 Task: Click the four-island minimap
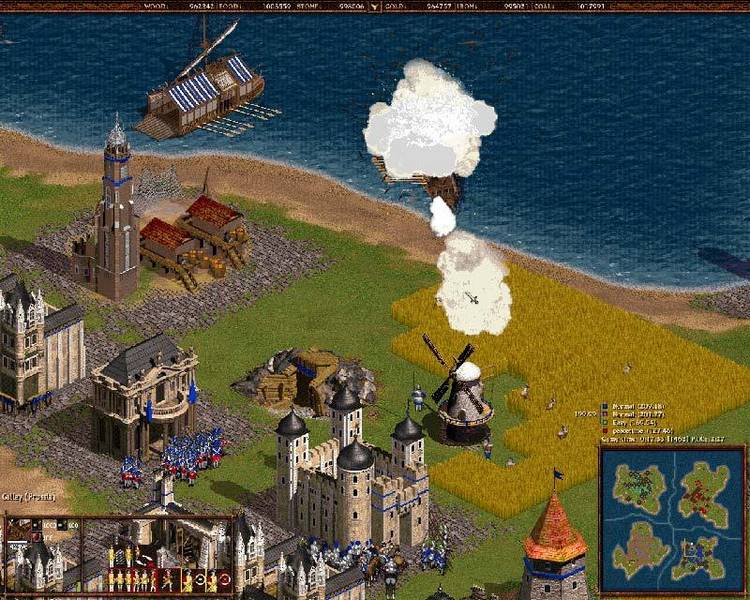[x=672, y=519]
